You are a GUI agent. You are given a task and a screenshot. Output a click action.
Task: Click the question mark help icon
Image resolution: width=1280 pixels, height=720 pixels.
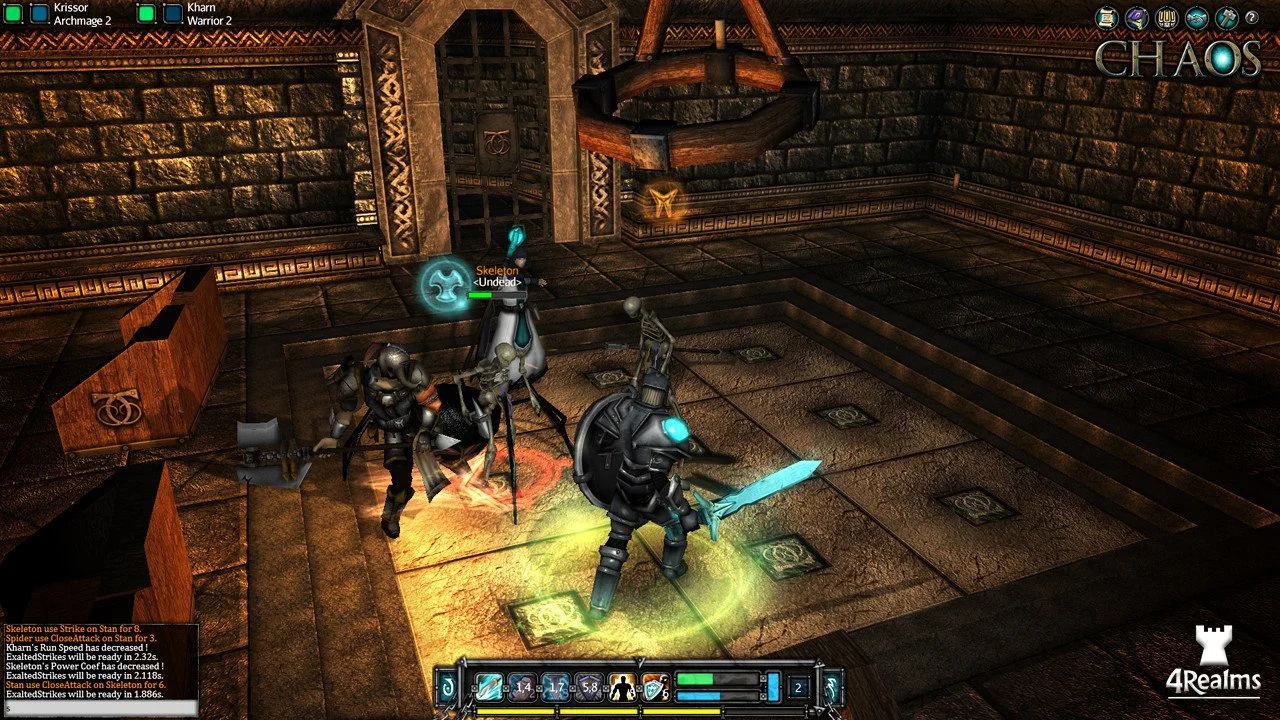pos(1253,17)
